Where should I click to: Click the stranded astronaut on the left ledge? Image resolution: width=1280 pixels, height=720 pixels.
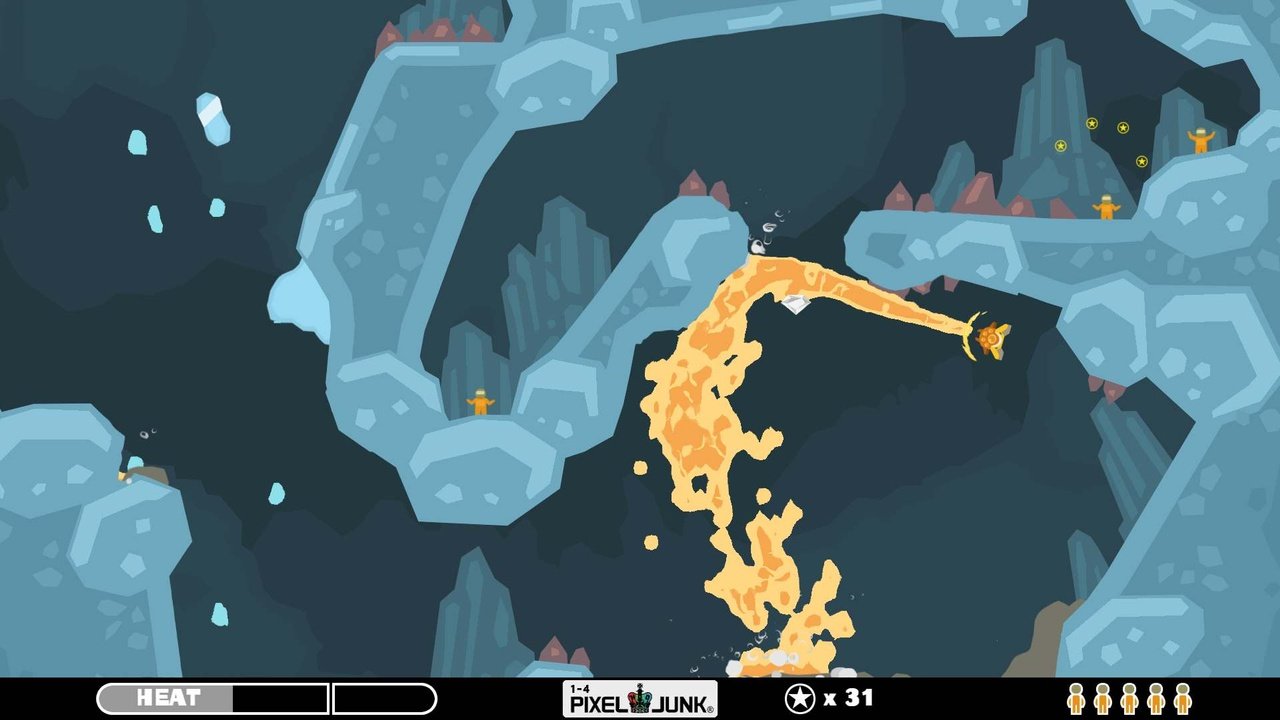[x=478, y=400]
